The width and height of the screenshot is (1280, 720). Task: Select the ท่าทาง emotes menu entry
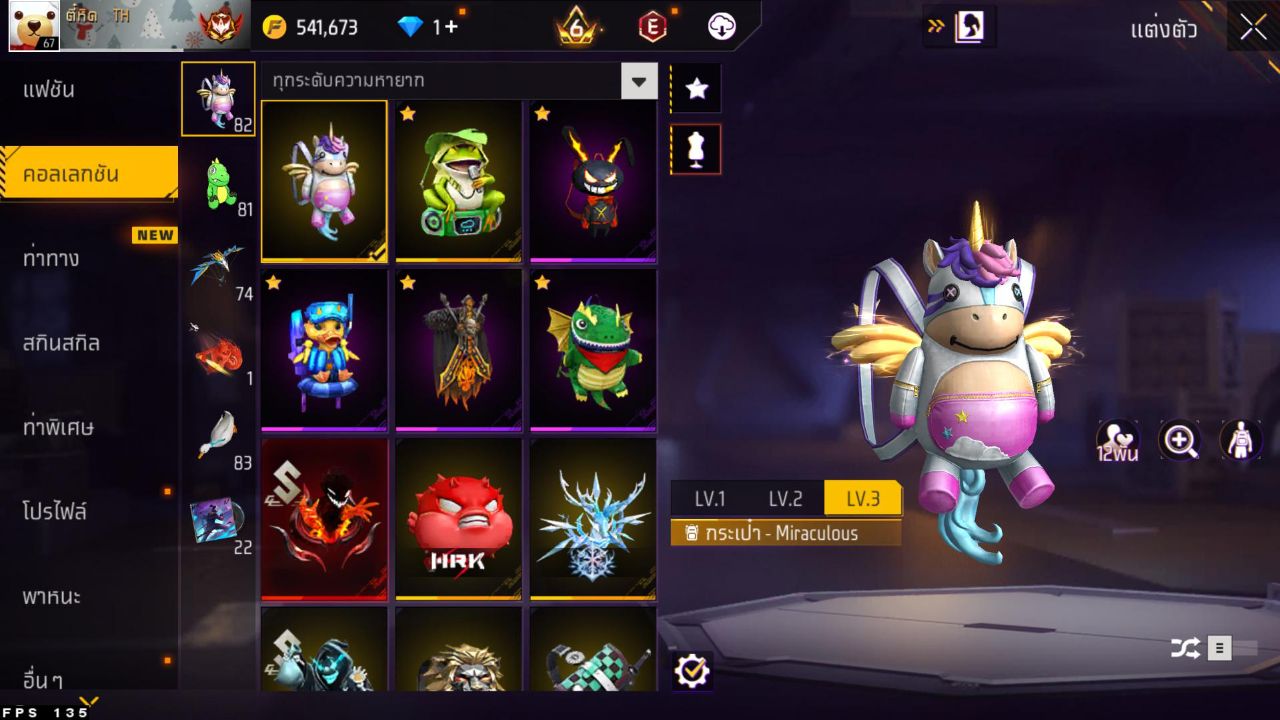pyautogui.click(x=52, y=259)
